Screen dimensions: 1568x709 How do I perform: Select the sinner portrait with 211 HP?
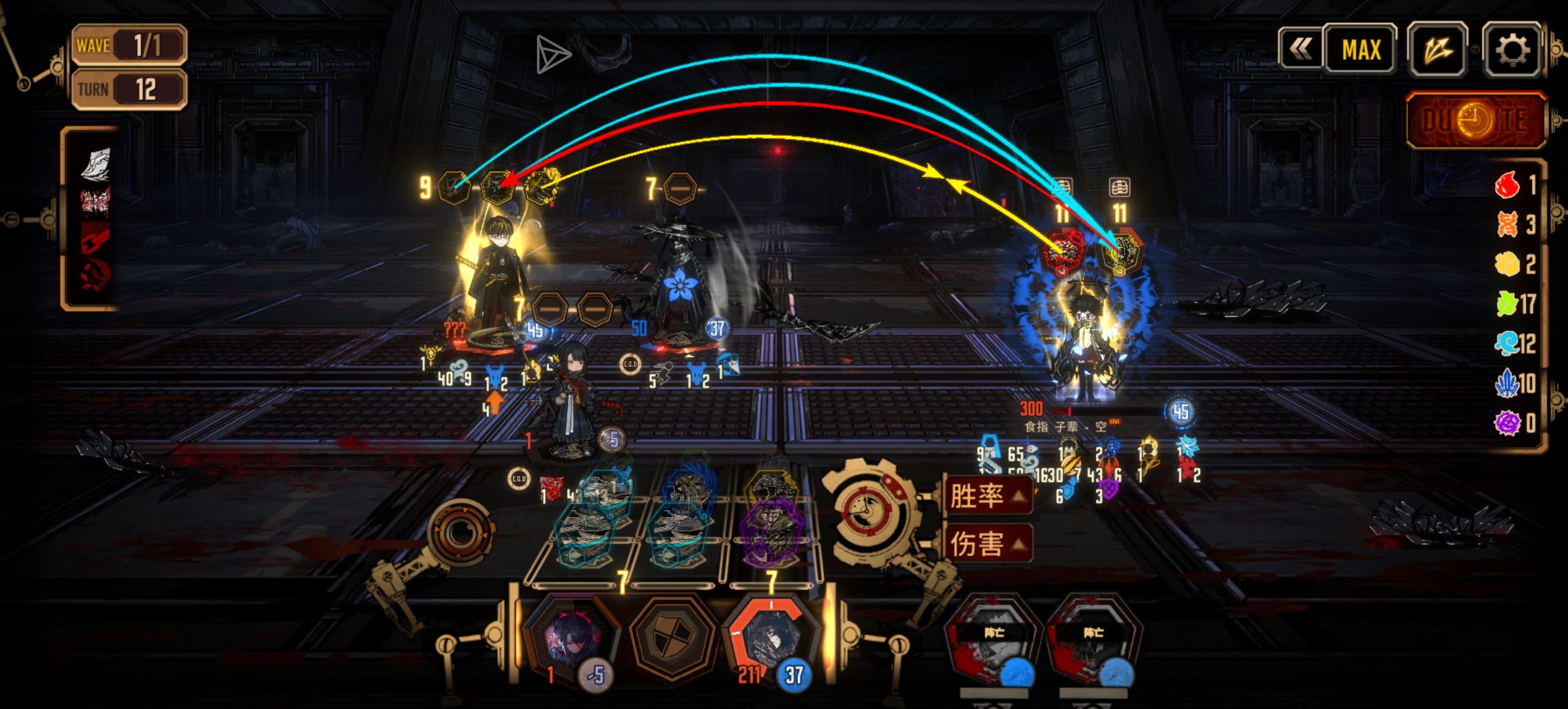772,640
